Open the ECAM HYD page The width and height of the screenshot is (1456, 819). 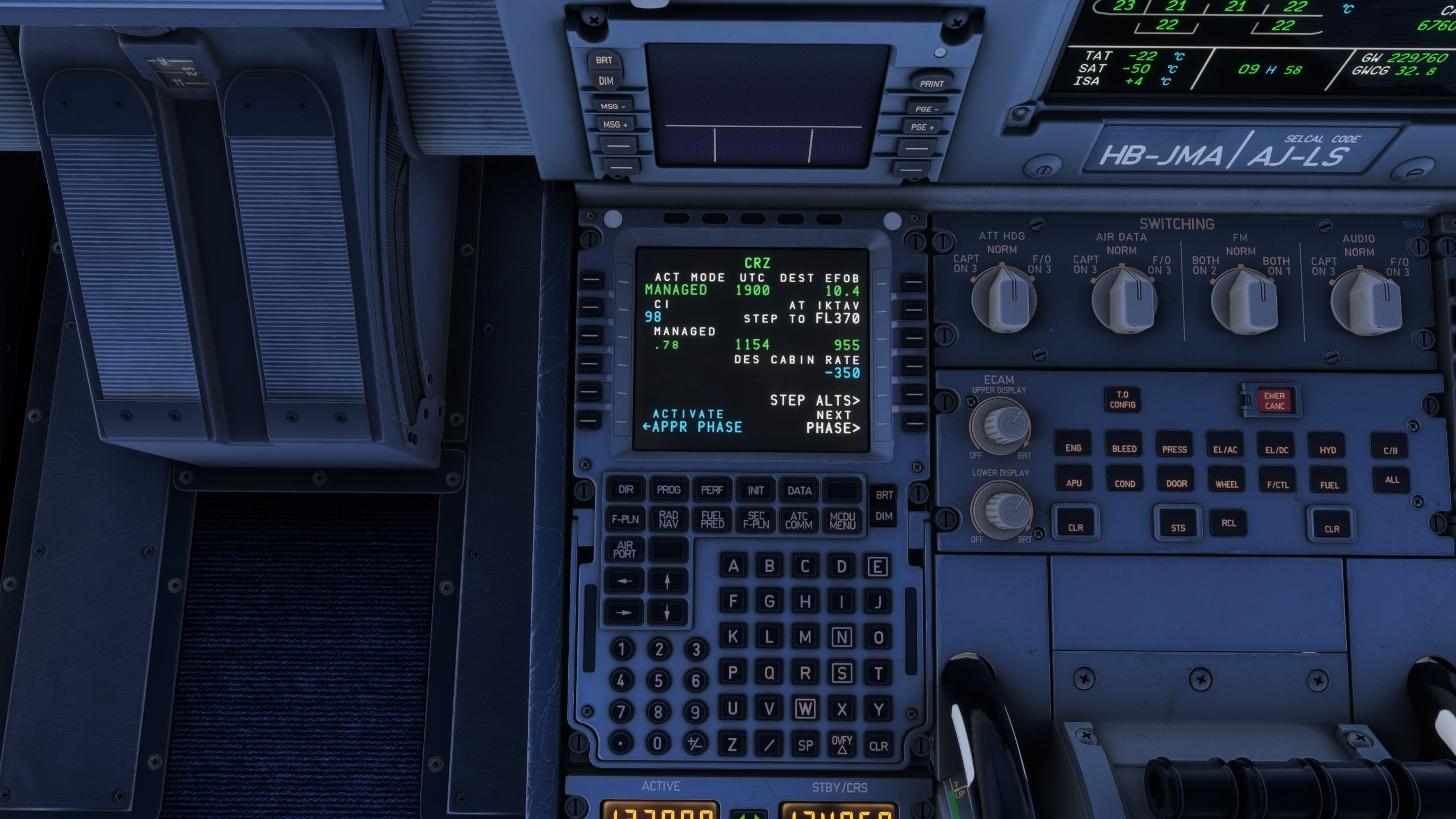click(1327, 450)
